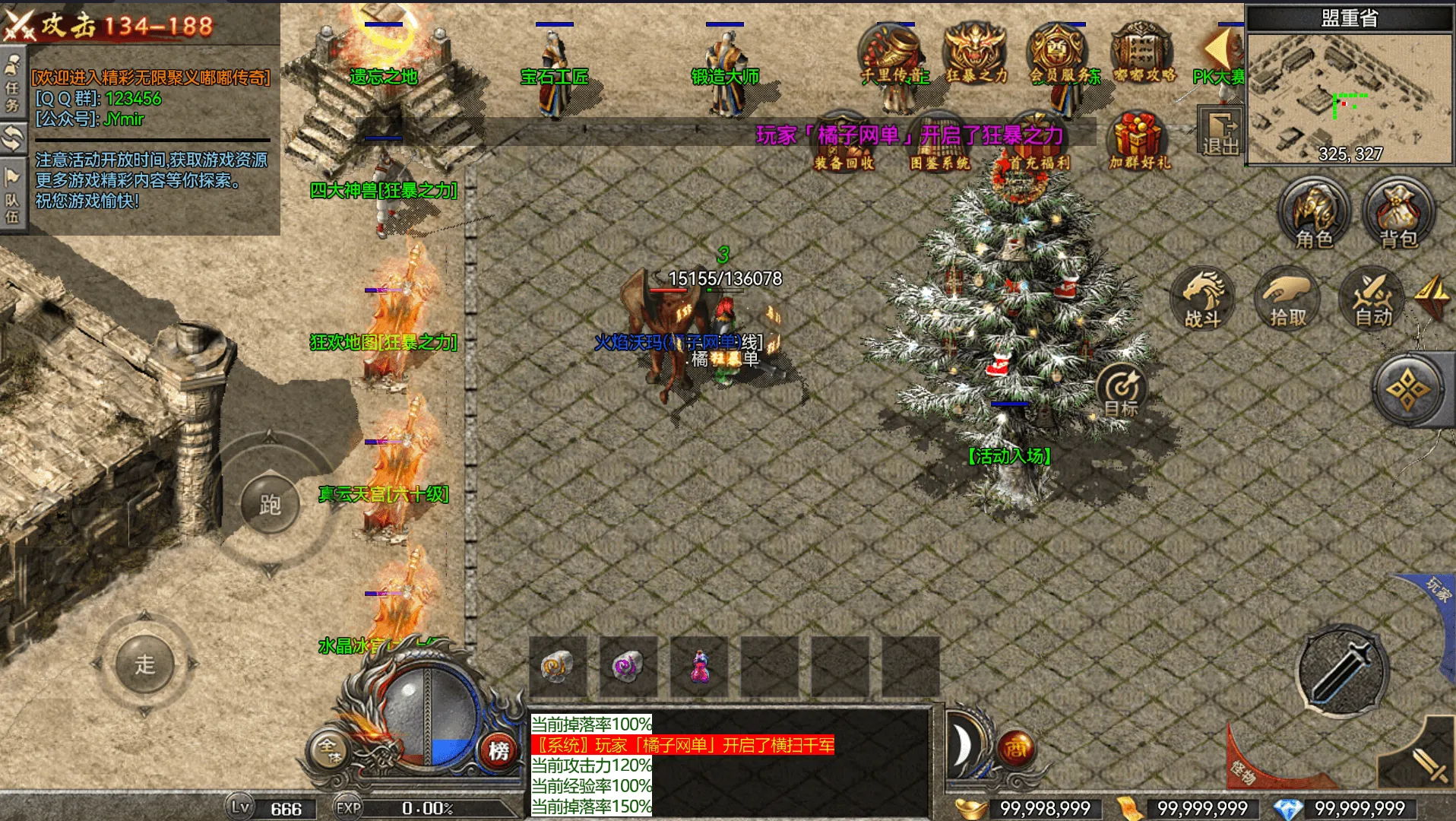The image size is (1456, 821).
Task: Open the 图鉴系统 codex system icon
Action: coord(939,144)
